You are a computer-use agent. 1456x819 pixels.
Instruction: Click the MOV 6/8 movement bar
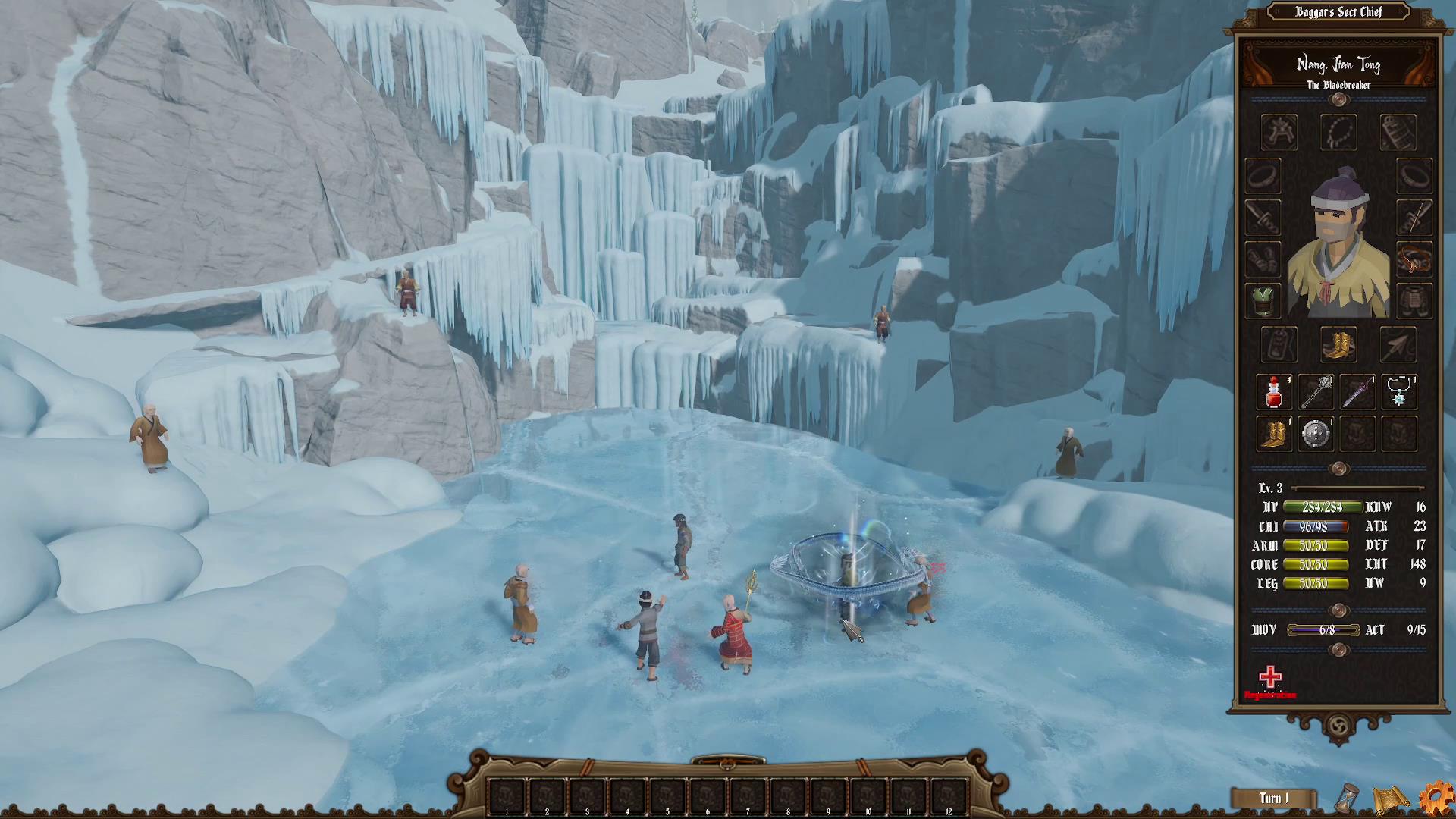pyautogui.click(x=1323, y=630)
